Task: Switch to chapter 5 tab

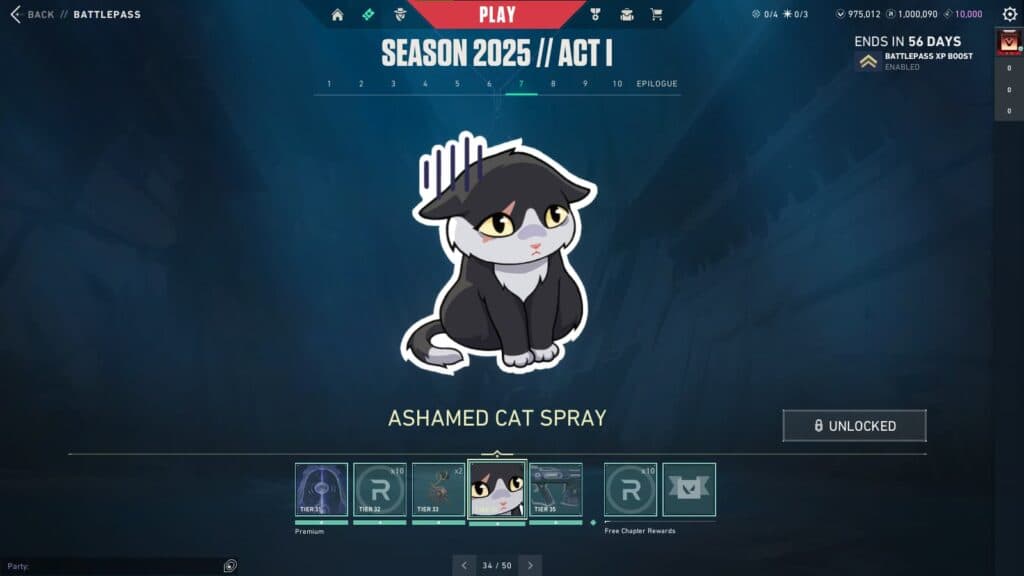Action: pyautogui.click(x=457, y=84)
